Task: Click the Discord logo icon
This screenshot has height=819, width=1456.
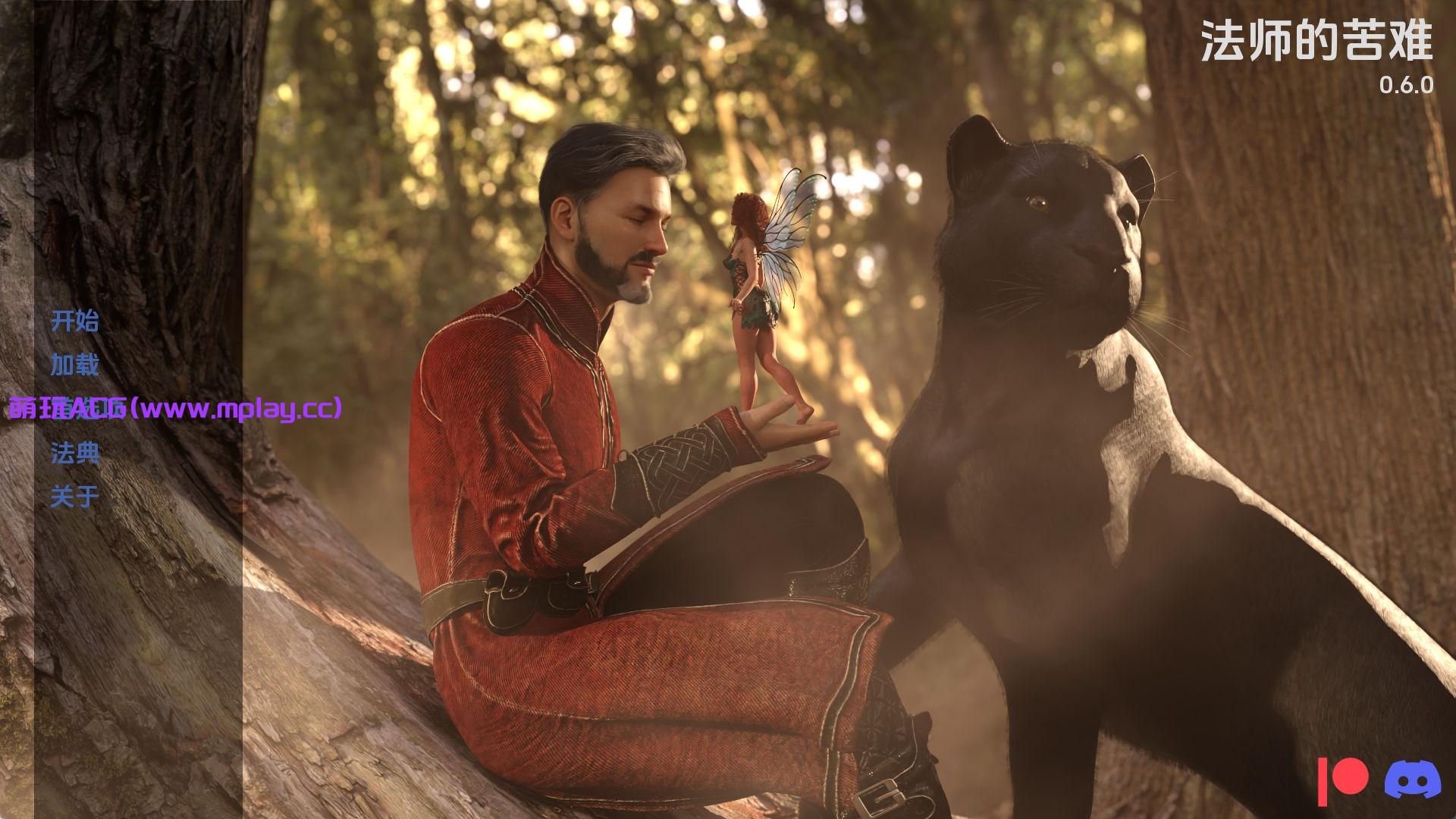Action: (1413, 780)
